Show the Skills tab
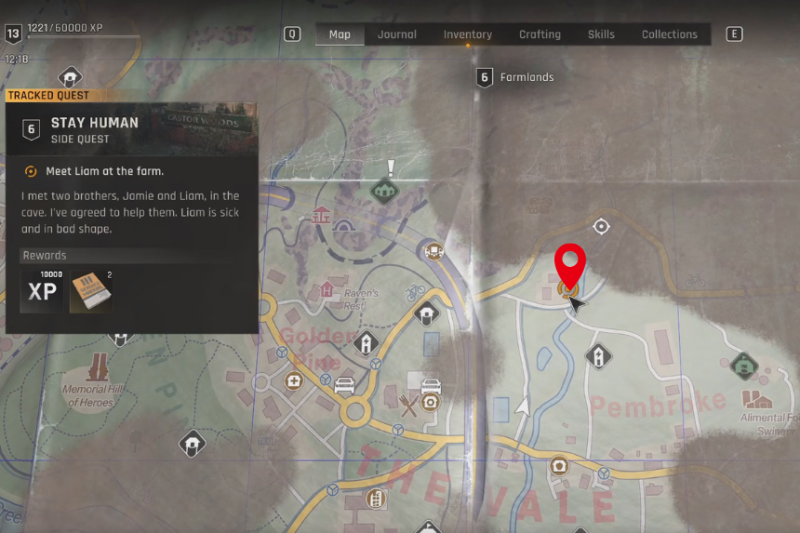This screenshot has height=533, width=800. click(601, 34)
